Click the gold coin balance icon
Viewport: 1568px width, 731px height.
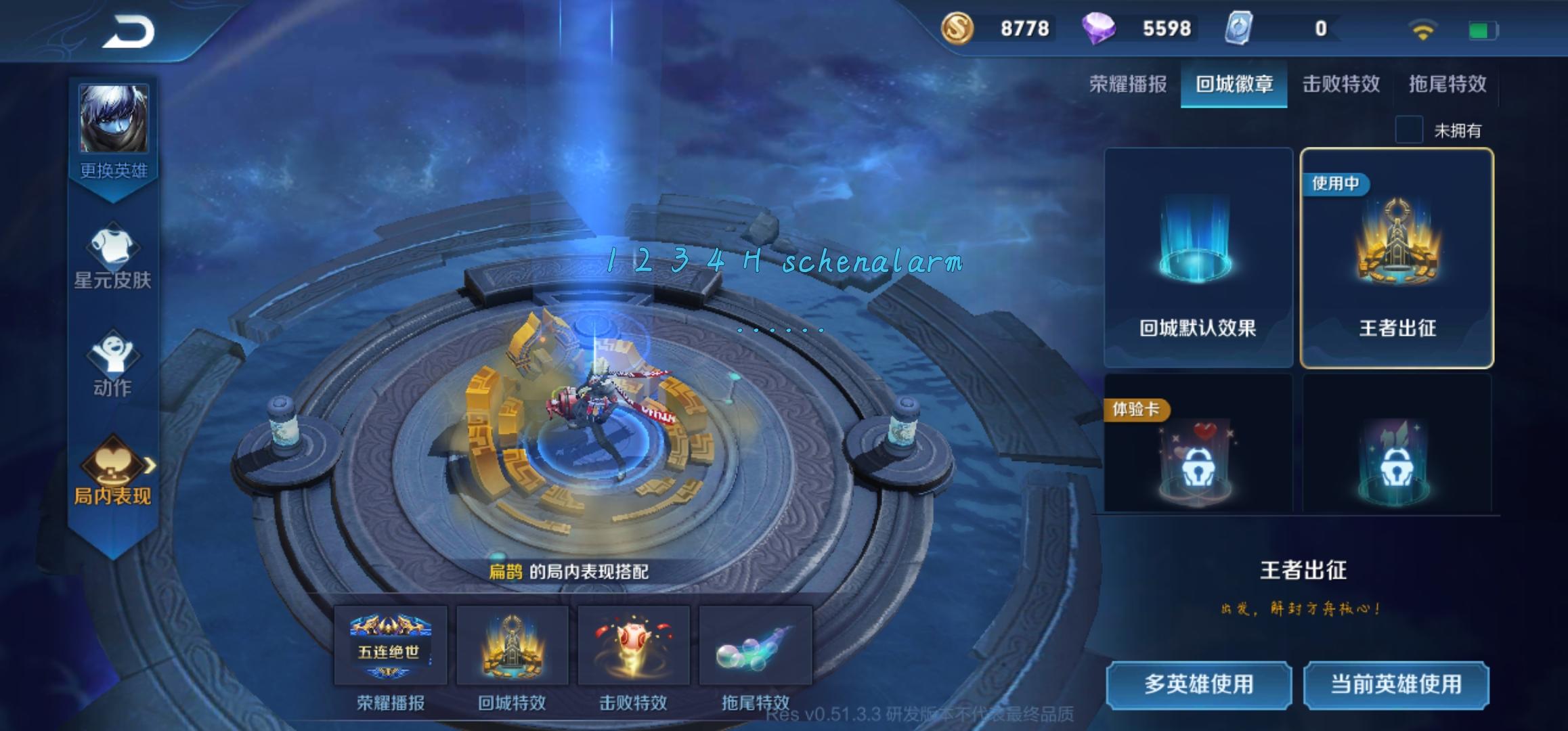click(x=955, y=30)
